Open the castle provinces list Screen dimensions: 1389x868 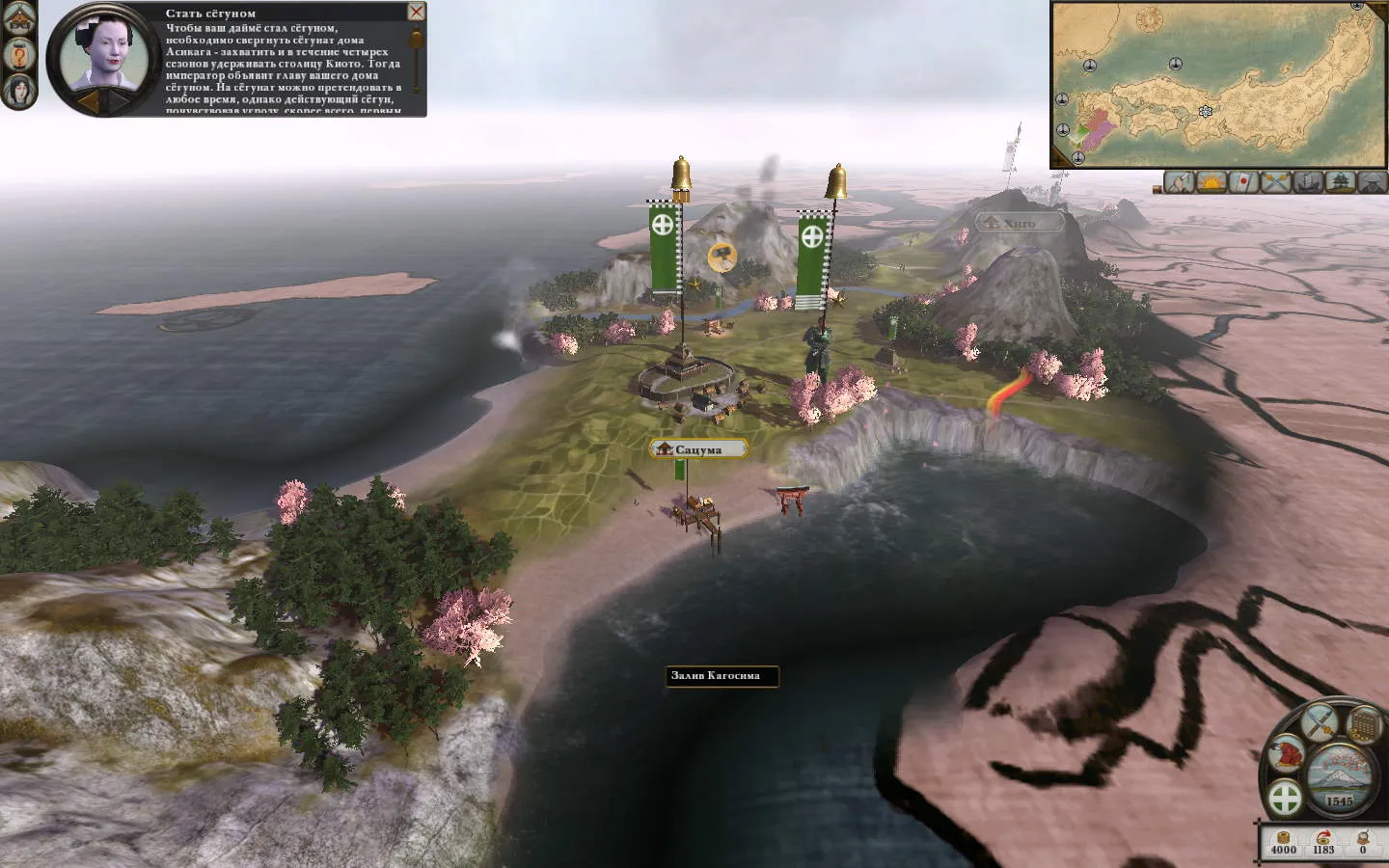(1341, 181)
